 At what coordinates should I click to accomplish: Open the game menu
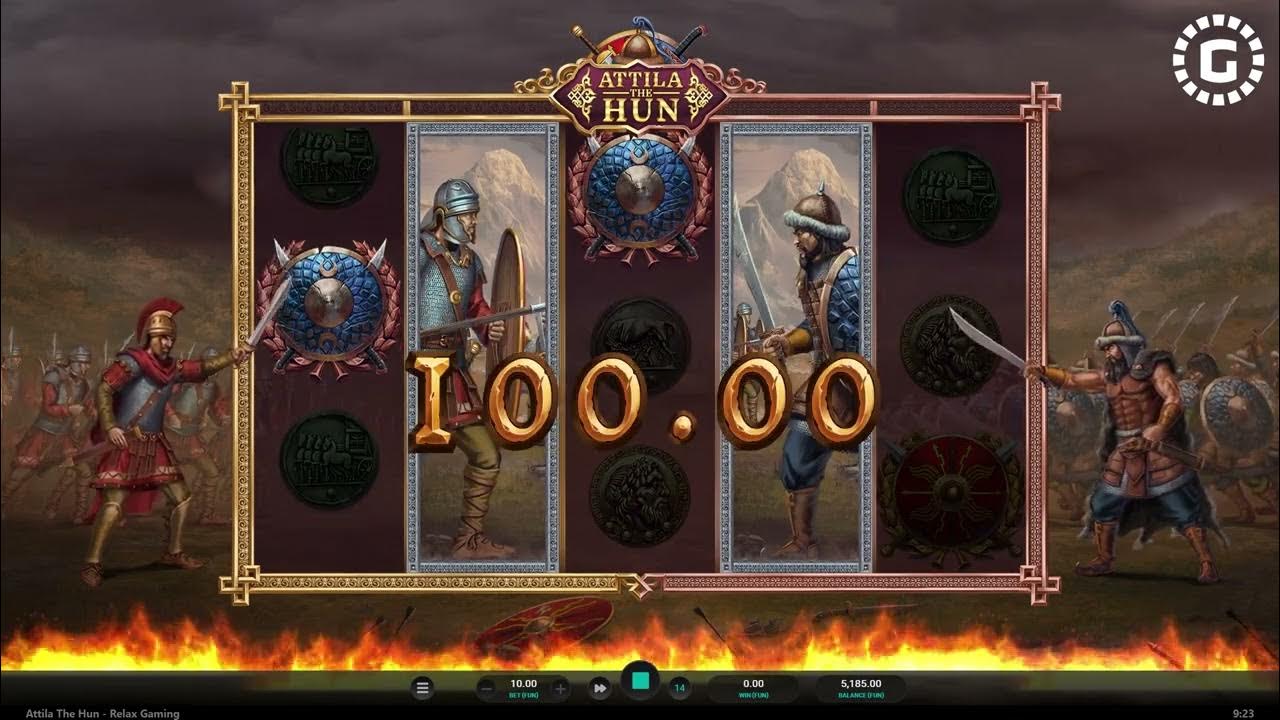tap(421, 686)
